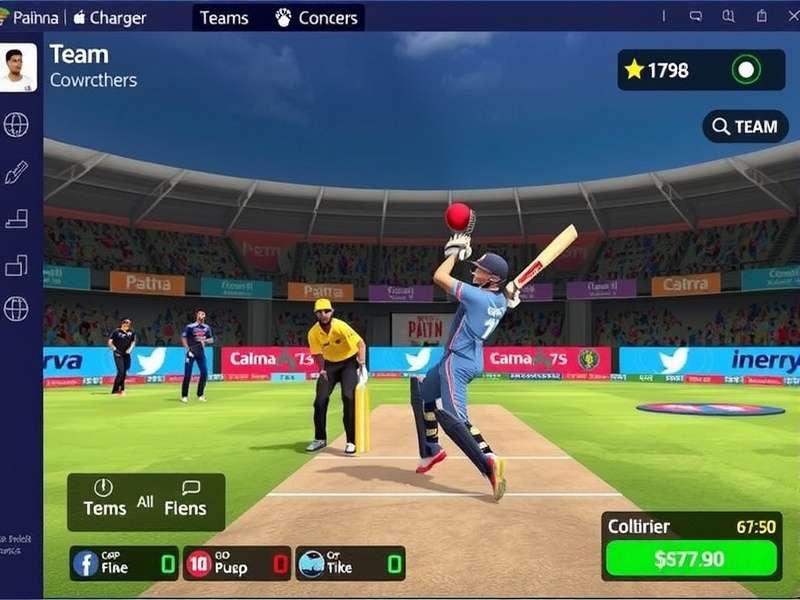
Task: Open the Concers tab with paw icon
Action: pos(316,18)
